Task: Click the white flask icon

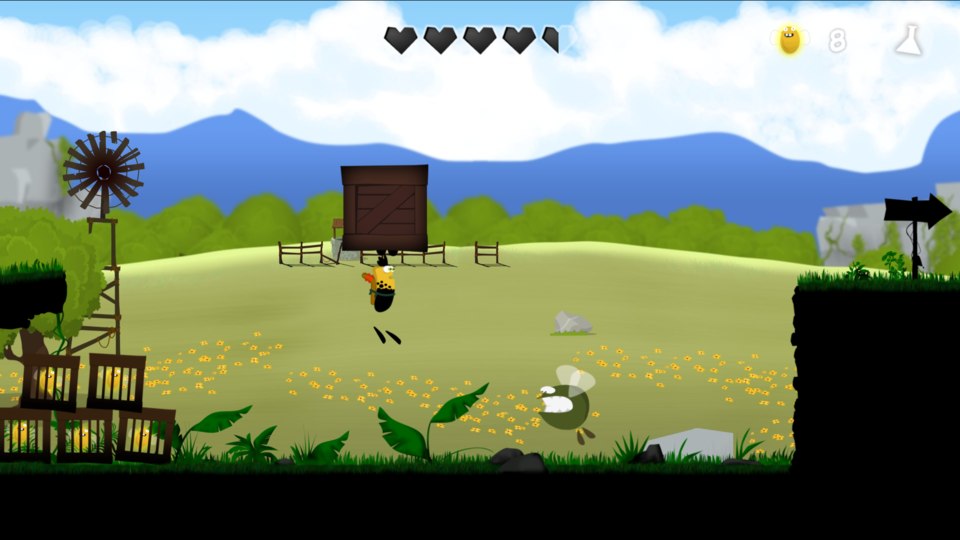Action: coord(908,40)
